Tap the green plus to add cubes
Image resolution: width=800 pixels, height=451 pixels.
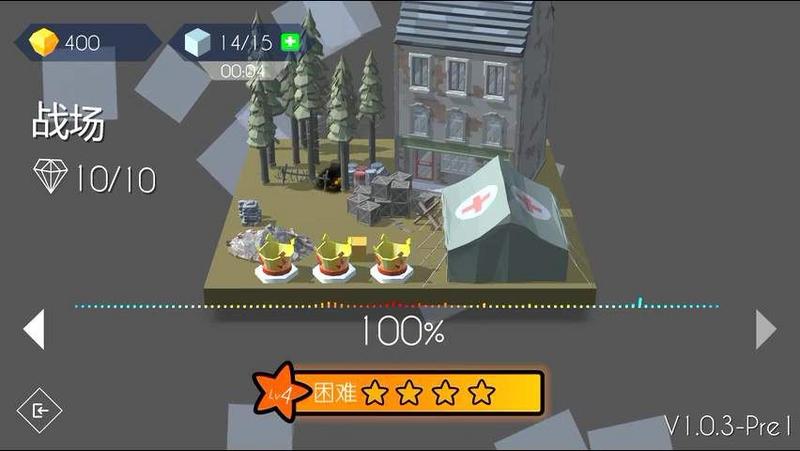(x=290, y=42)
